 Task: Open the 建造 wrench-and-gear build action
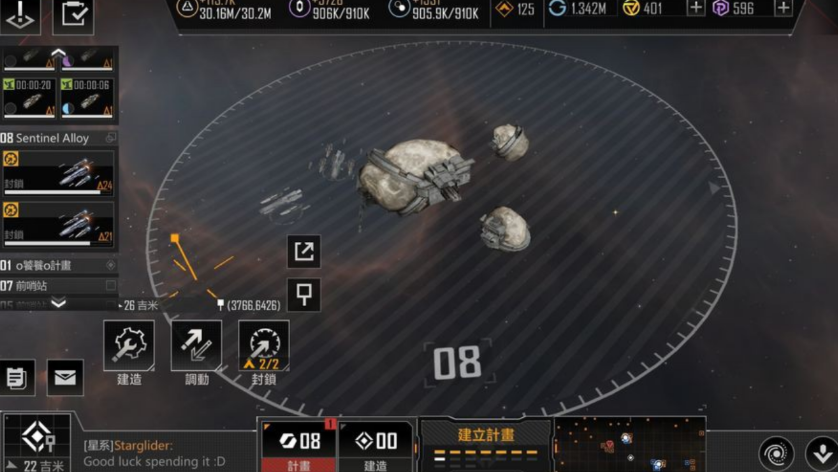(129, 346)
